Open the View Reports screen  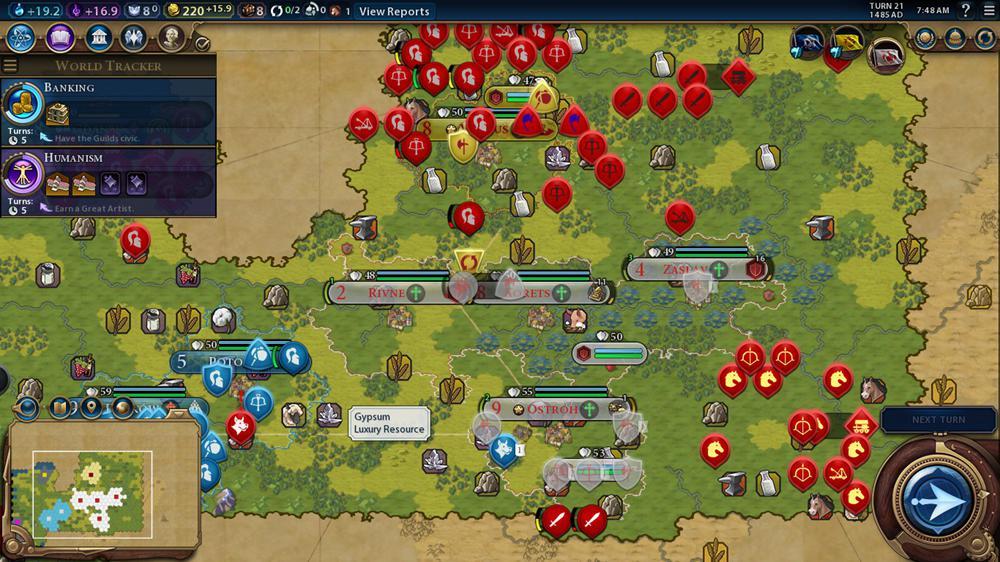coord(394,11)
